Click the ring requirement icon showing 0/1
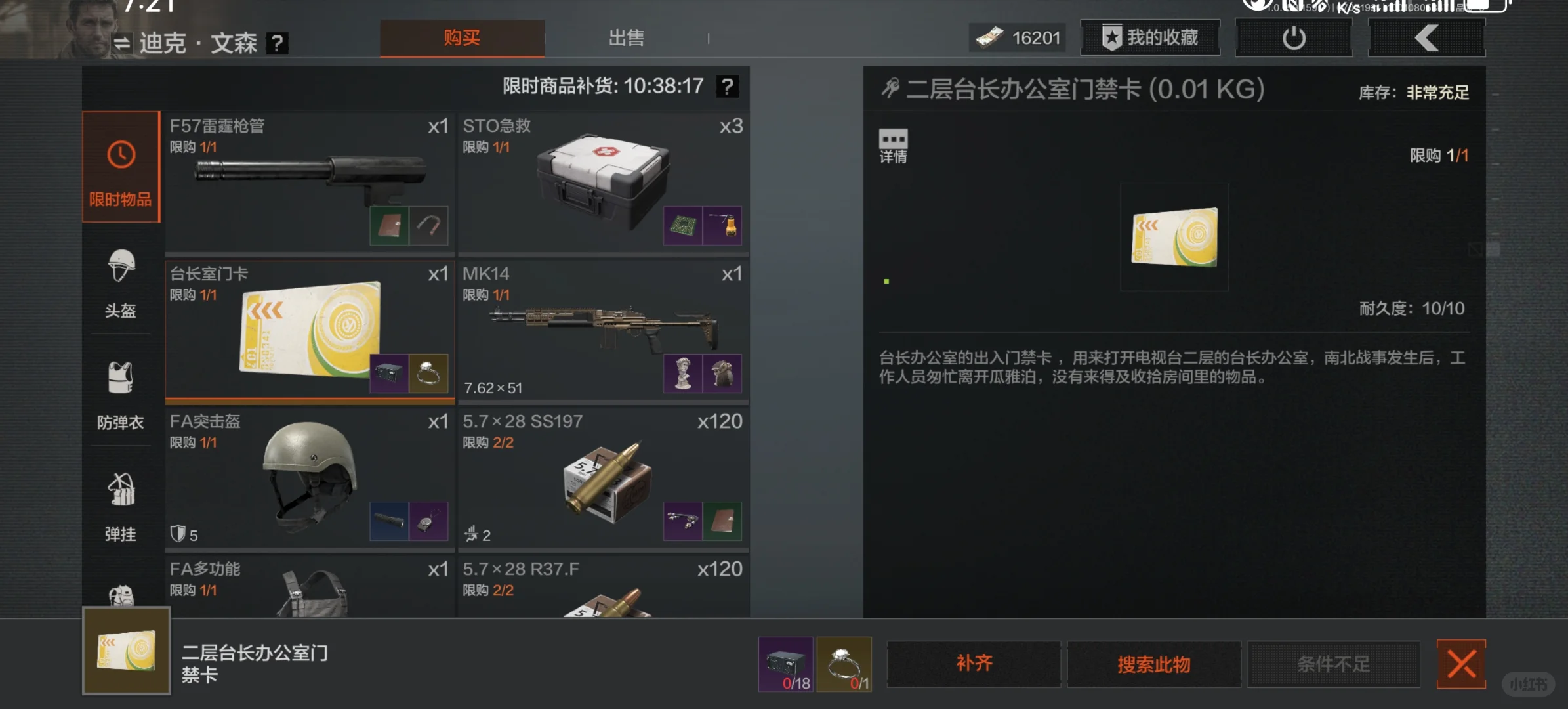Screen dimensions: 1568x709 point(844,664)
